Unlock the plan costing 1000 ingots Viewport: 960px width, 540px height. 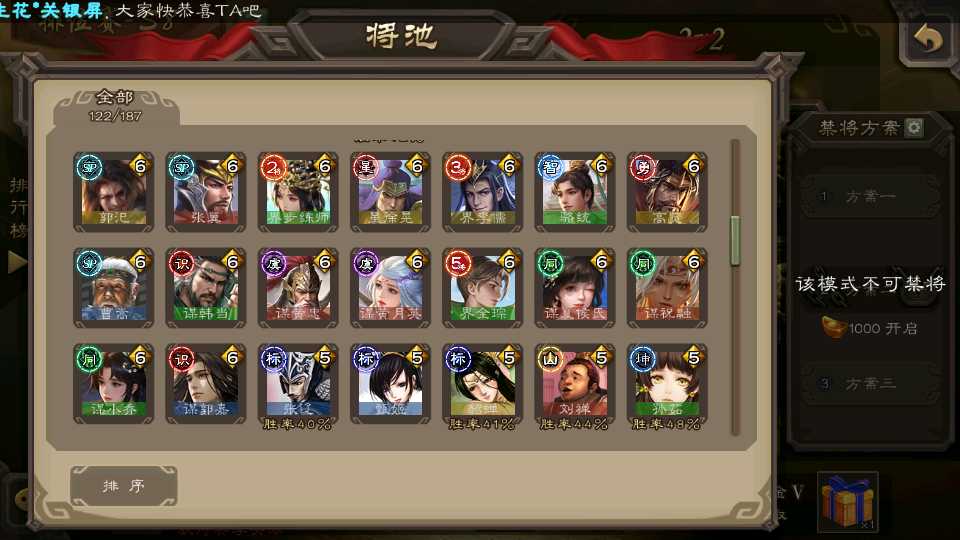click(870, 328)
